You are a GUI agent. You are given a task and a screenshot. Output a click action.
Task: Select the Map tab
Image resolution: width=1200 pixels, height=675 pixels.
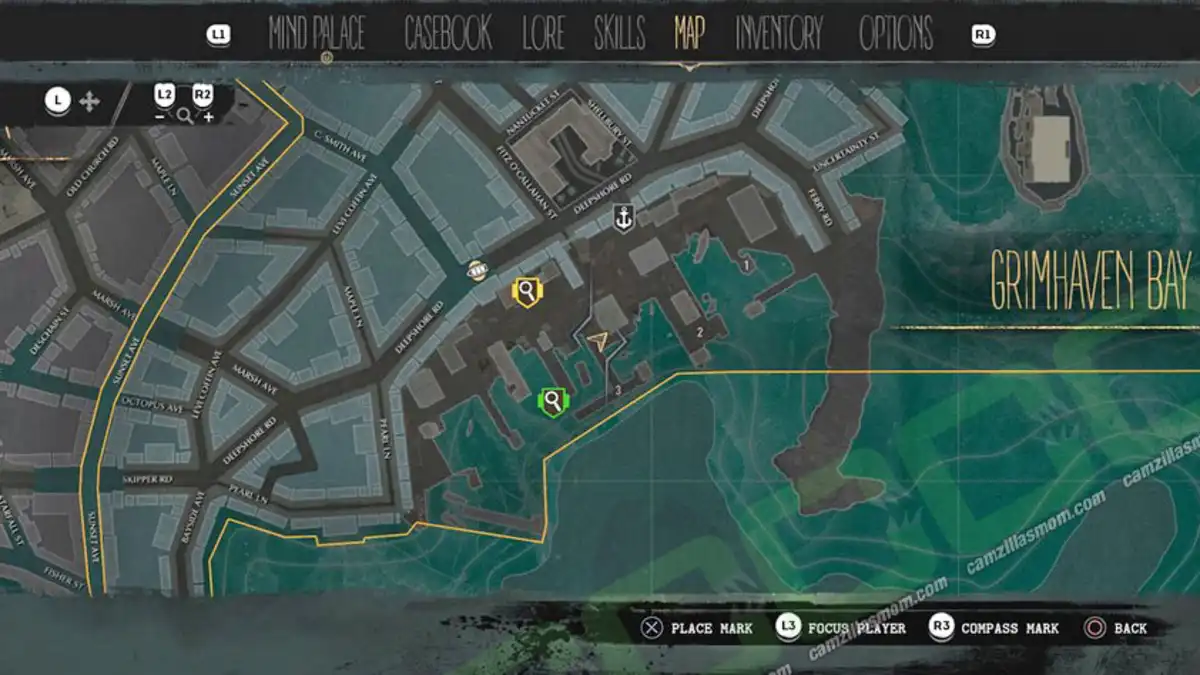689,34
